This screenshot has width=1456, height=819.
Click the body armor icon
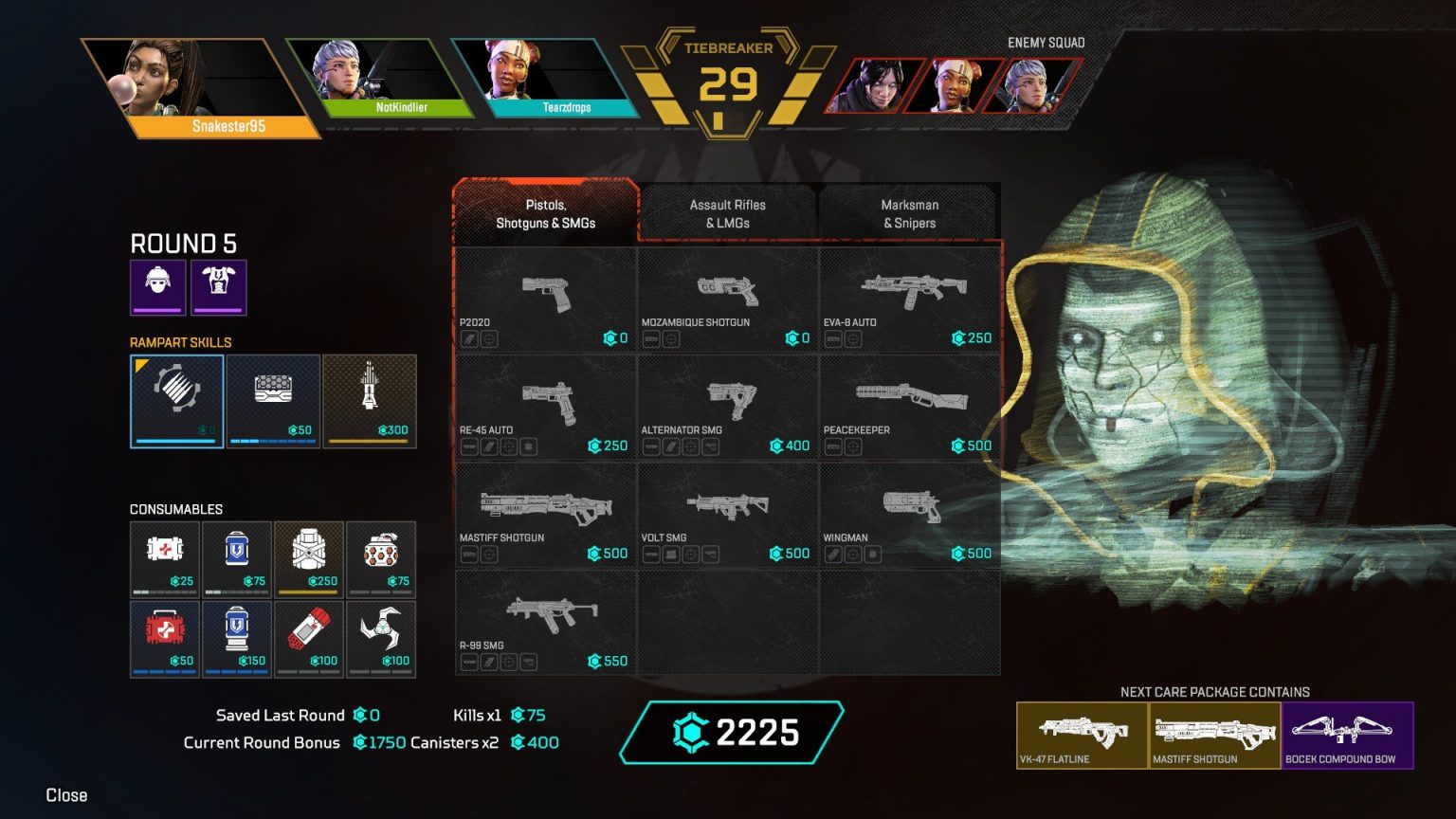pyautogui.click(x=219, y=286)
